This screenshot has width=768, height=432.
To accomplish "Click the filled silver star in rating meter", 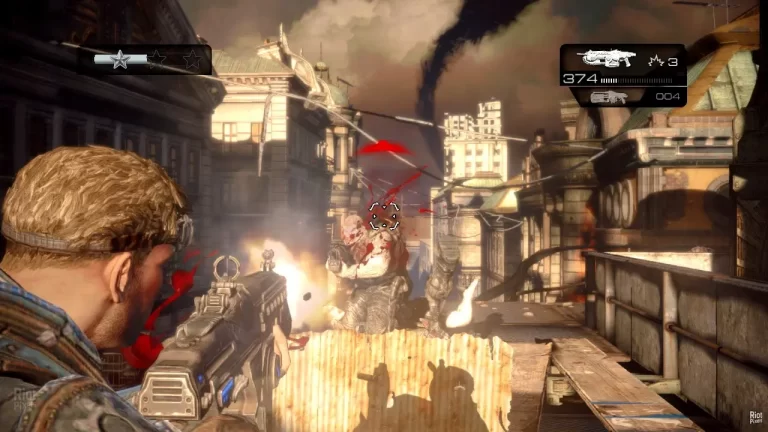I will click(120, 59).
